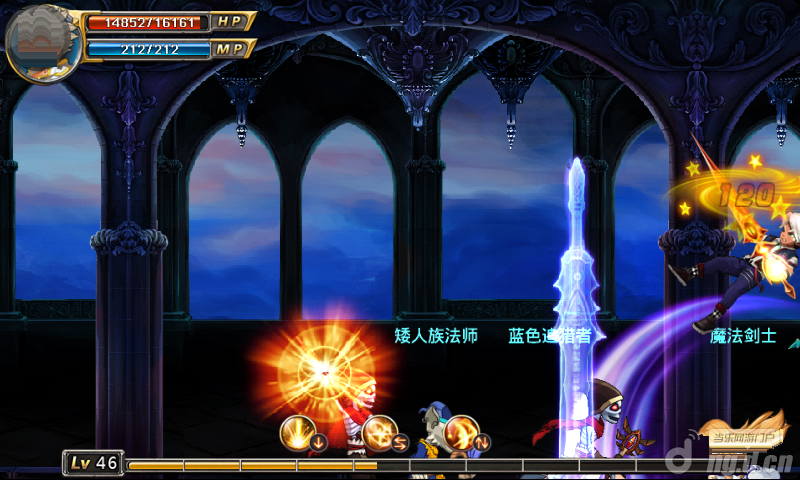
Task: Use the glowing star-circle skill icon
Action: (379, 433)
